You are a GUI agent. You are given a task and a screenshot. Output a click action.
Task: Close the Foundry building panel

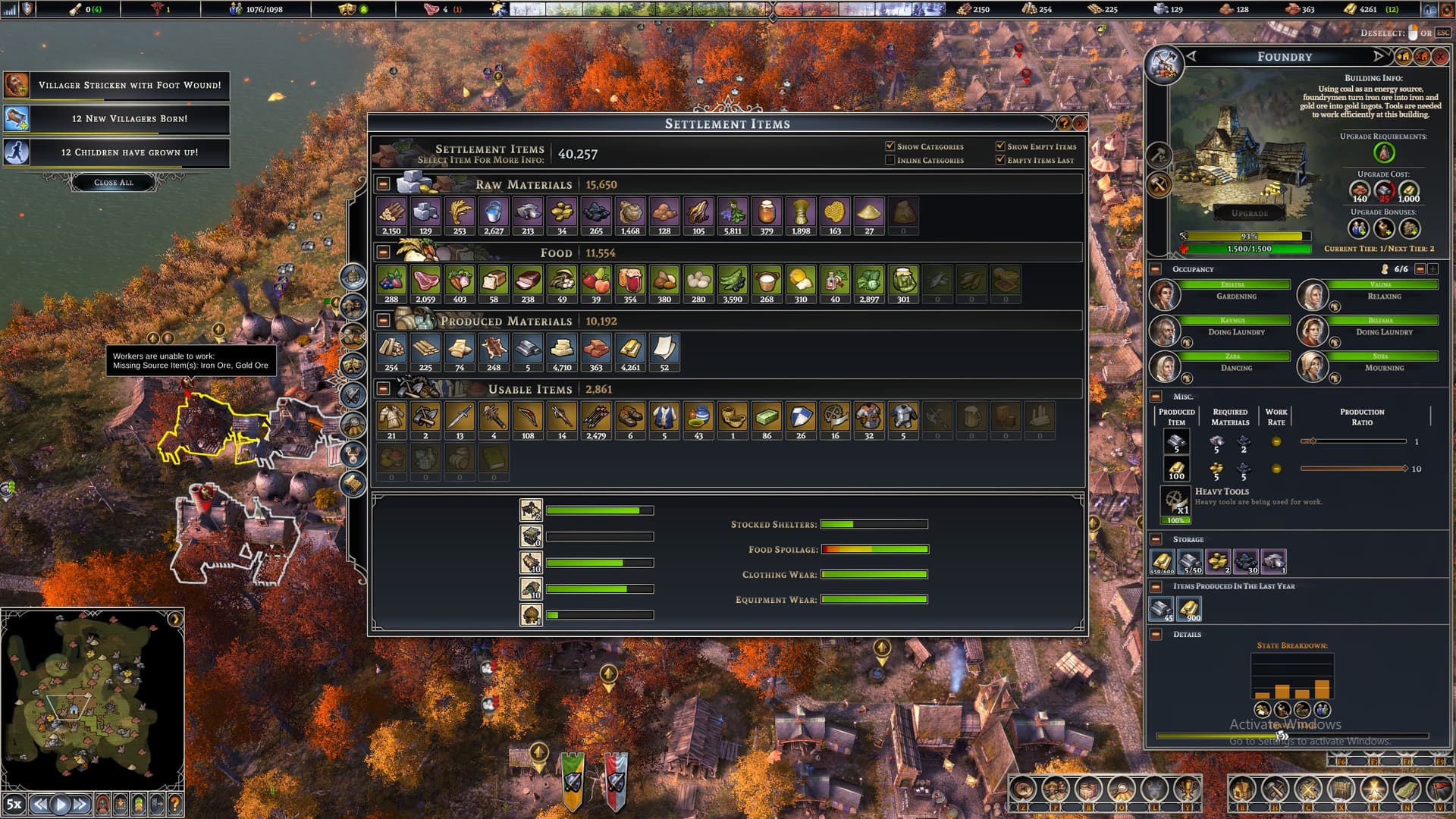1439,57
